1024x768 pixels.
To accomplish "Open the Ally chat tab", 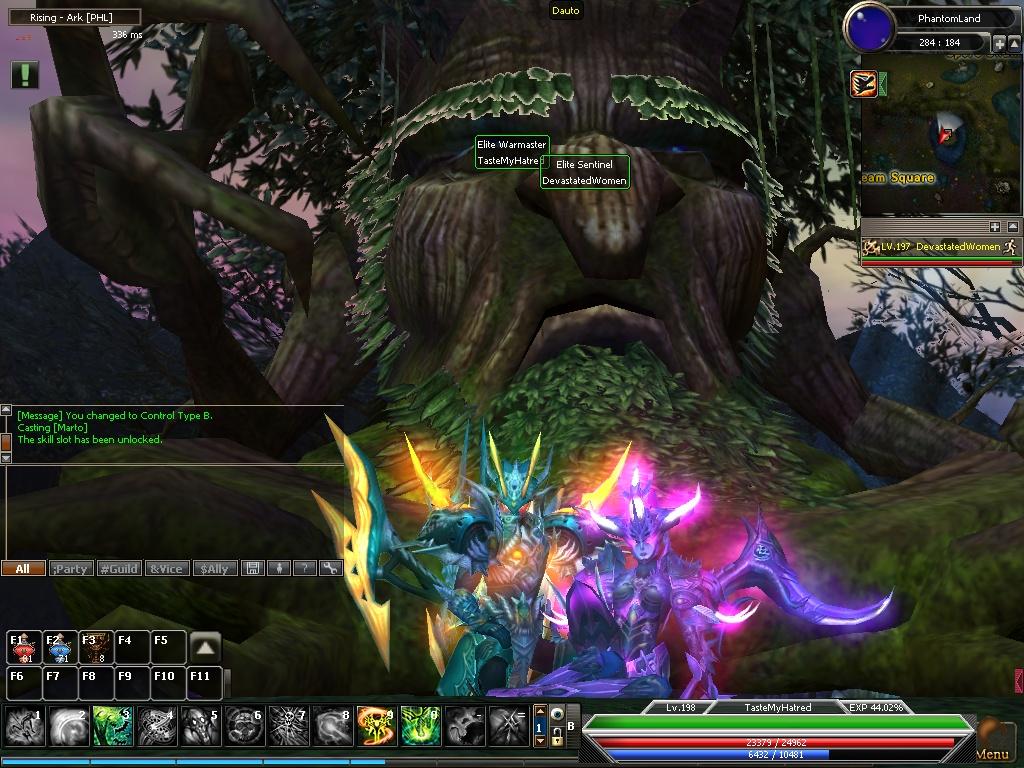I will coord(214,568).
